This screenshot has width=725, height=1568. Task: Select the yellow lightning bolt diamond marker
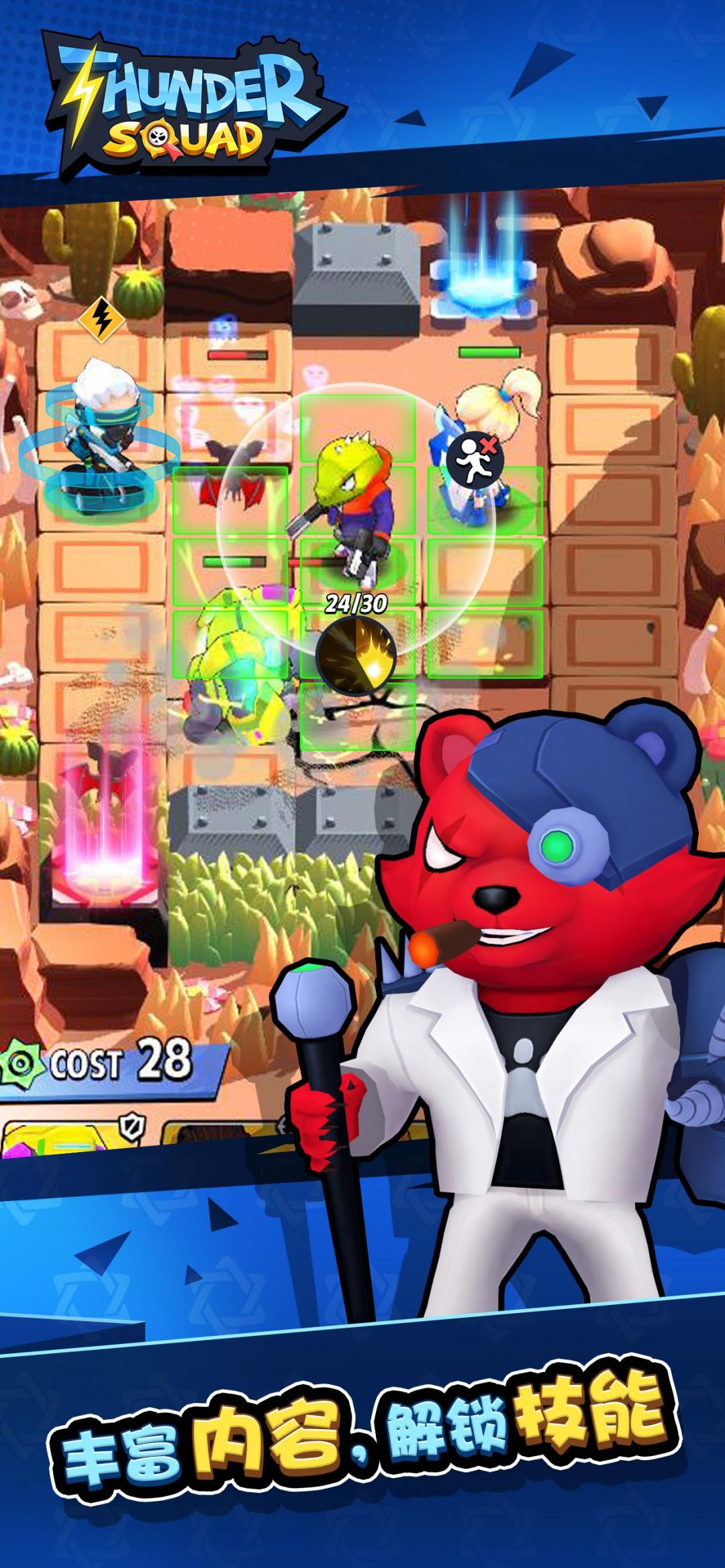(x=101, y=319)
